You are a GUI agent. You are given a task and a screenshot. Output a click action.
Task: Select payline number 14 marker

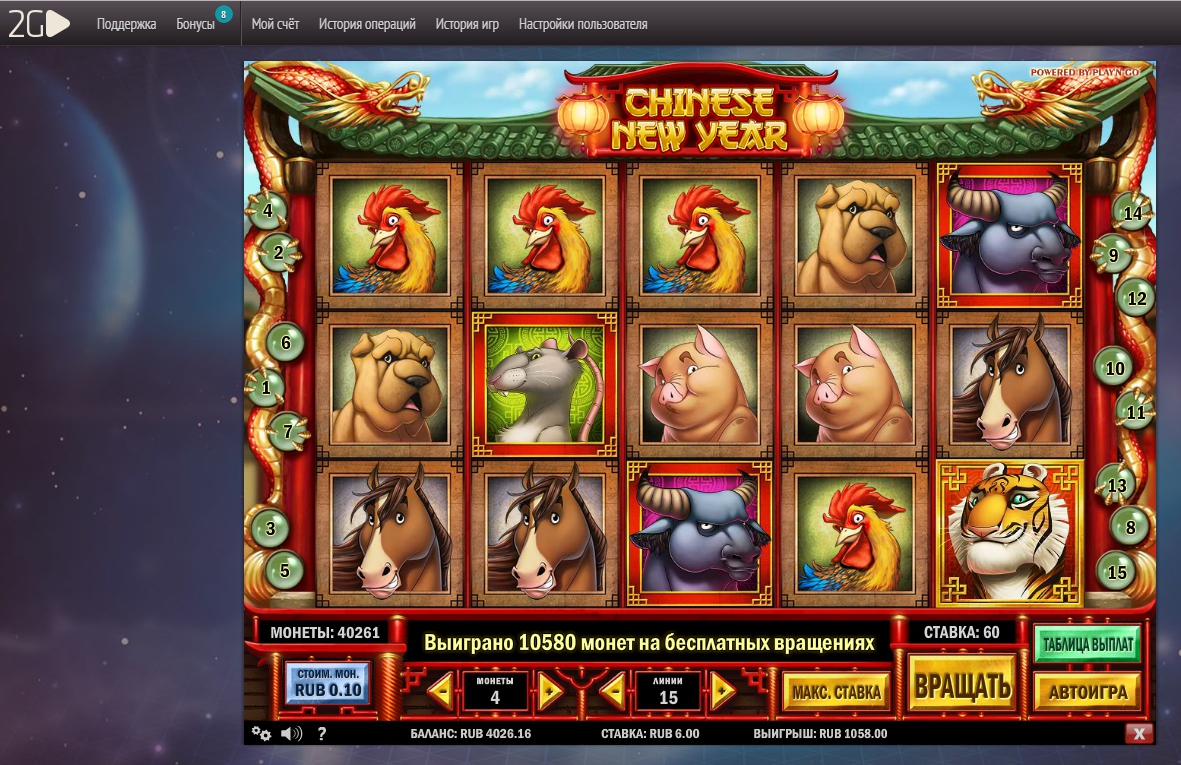coord(1132,213)
